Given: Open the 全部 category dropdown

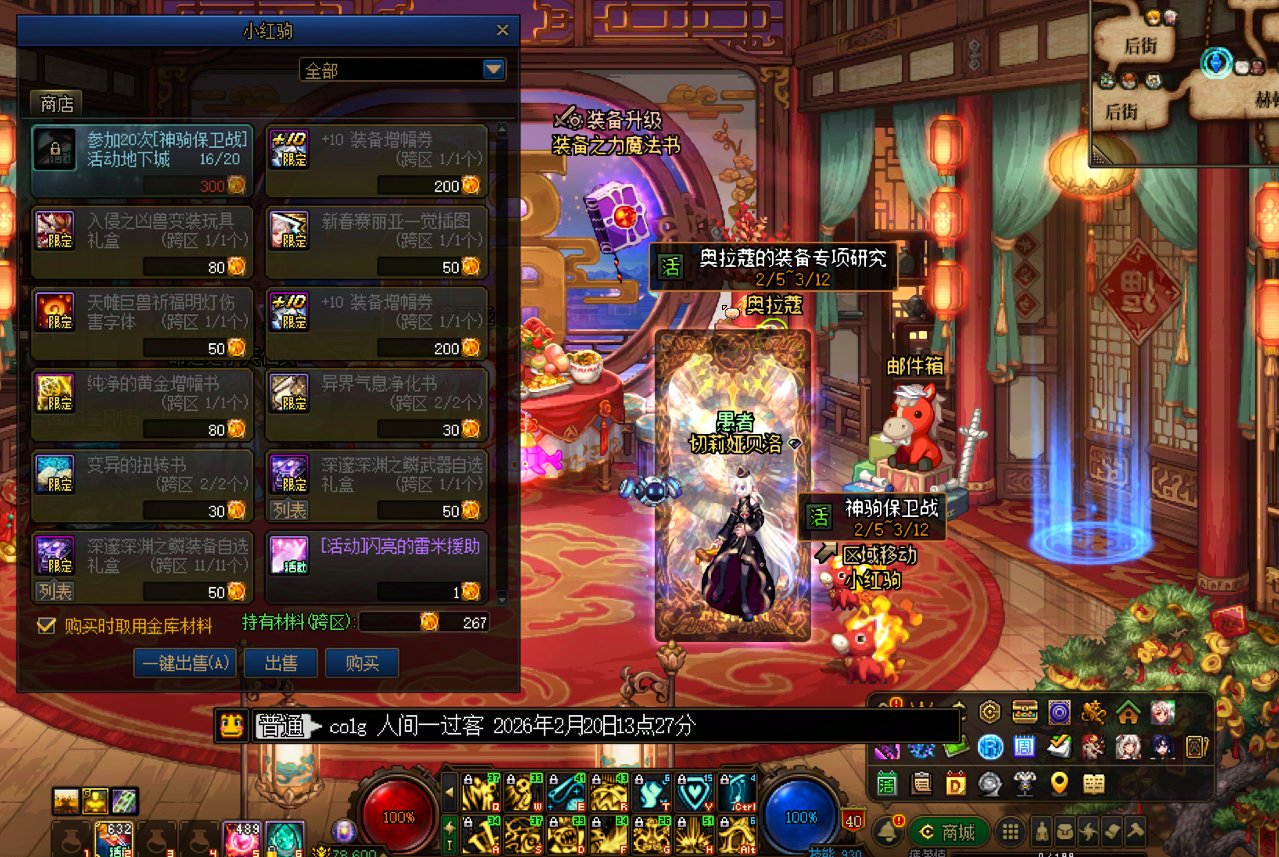Looking at the screenshot, I should 493,69.
